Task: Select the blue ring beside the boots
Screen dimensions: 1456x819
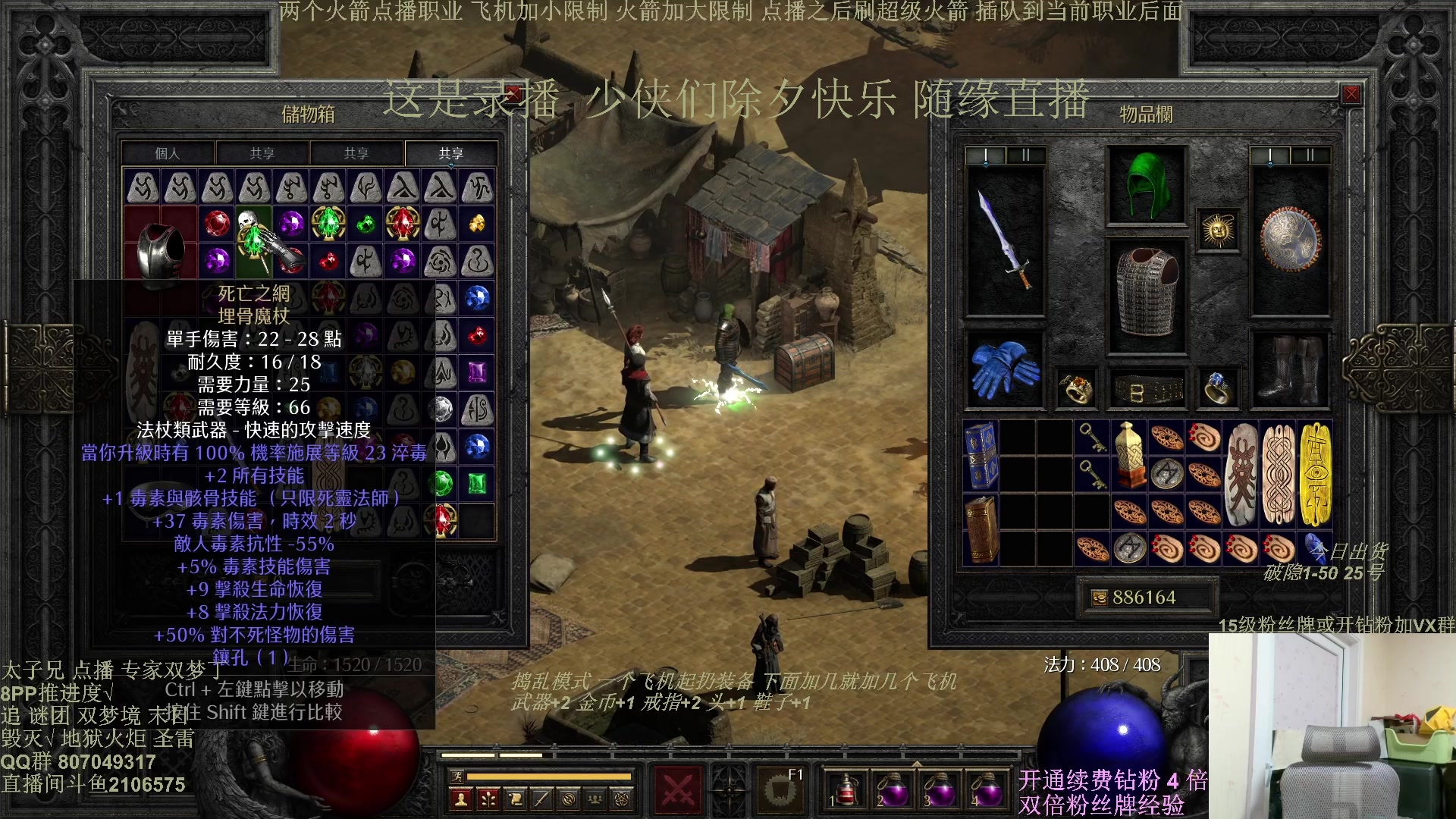Action: coord(1217,388)
